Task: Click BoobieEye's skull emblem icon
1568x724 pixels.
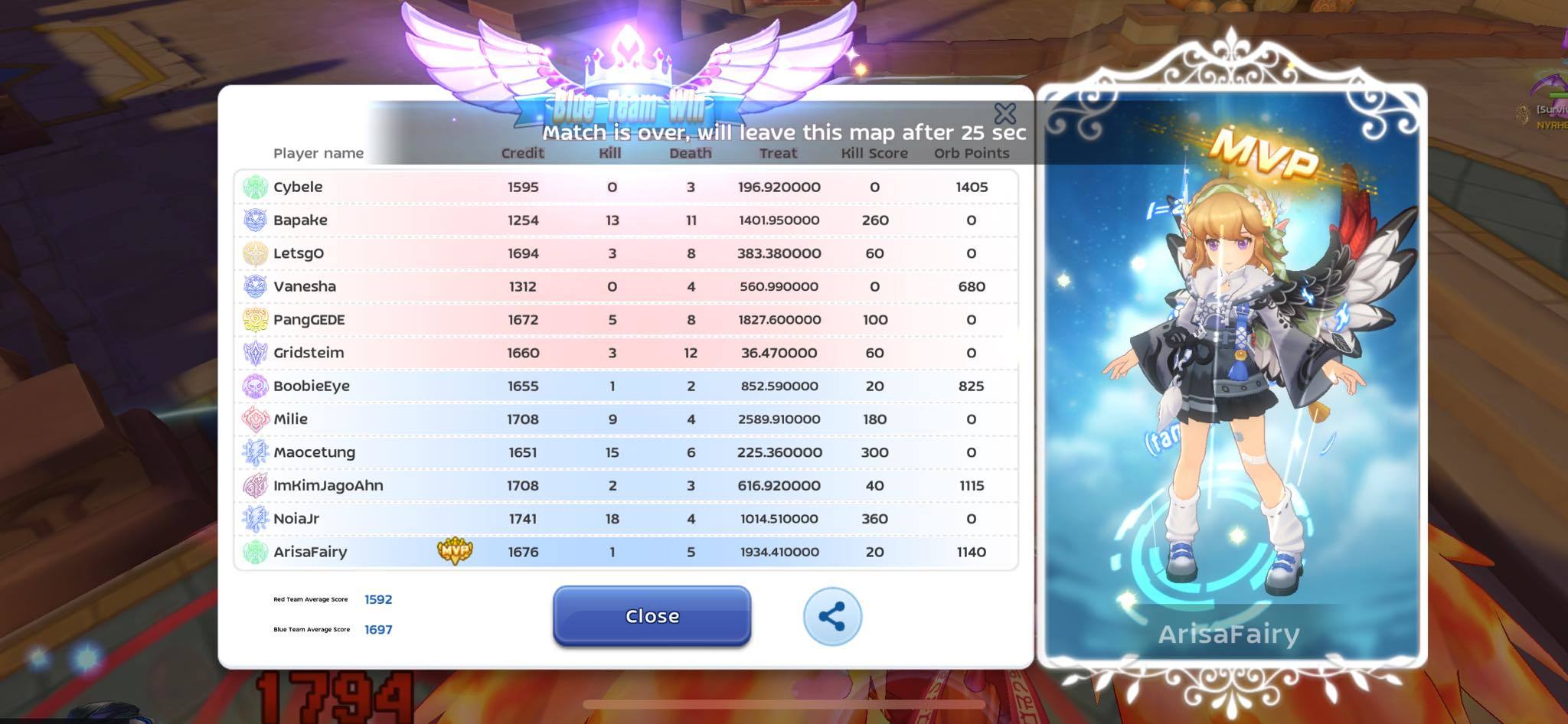Action: point(253,386)
